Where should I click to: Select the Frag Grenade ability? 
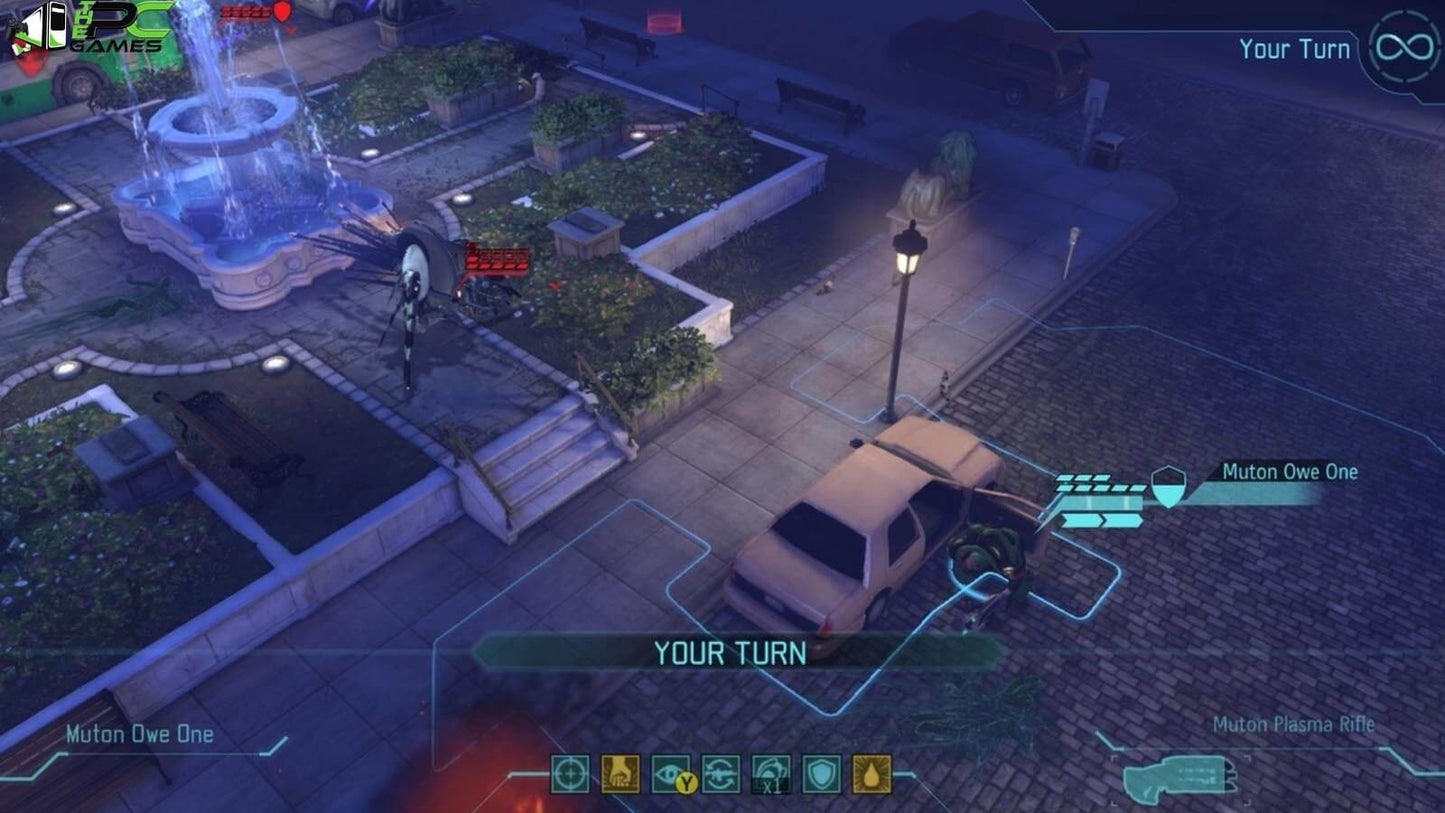pyautogui.click(x=618, y=773)
